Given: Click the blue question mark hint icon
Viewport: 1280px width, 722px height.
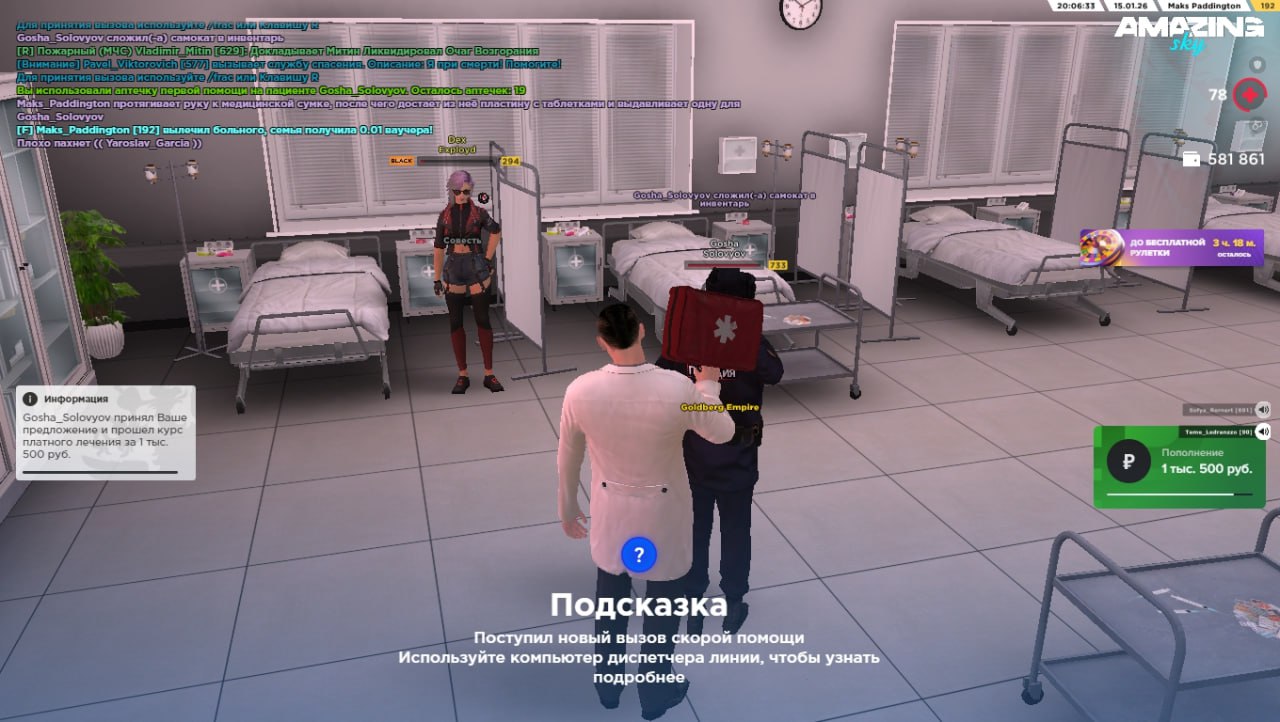Looking at the screenshot, I should (x=638, y=553).
